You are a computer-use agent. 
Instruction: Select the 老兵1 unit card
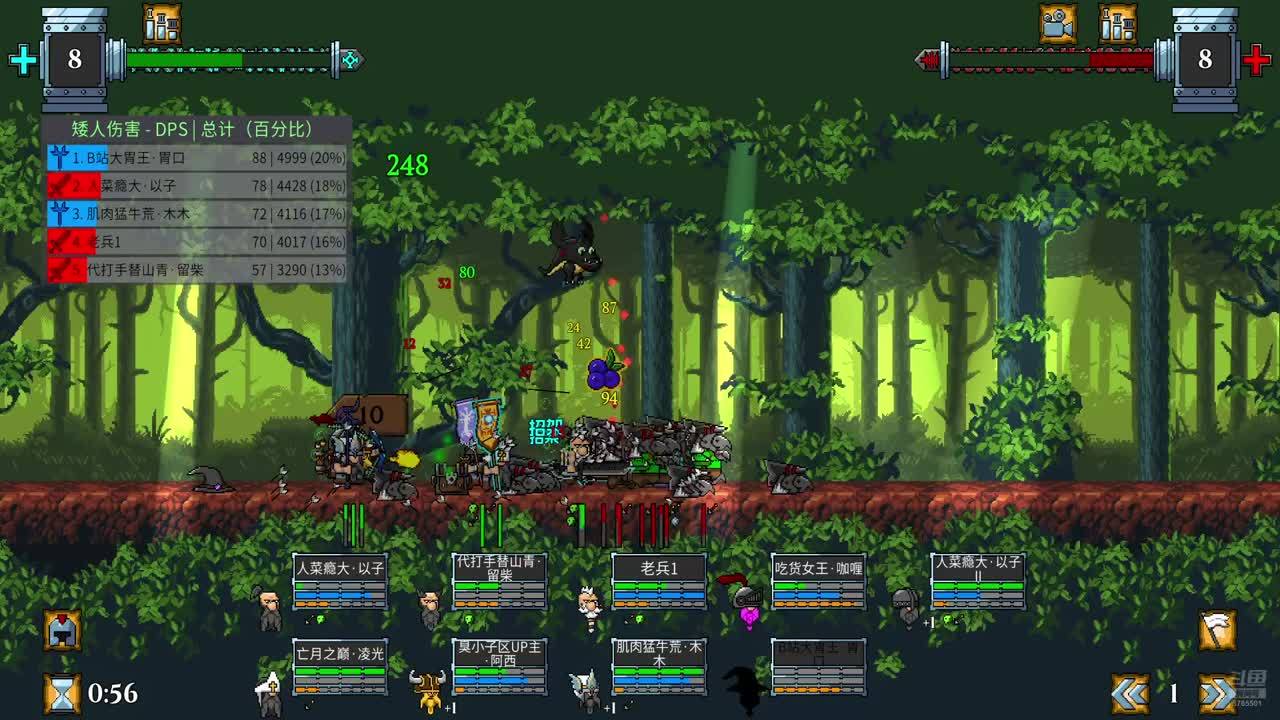(x=659, y=581)
